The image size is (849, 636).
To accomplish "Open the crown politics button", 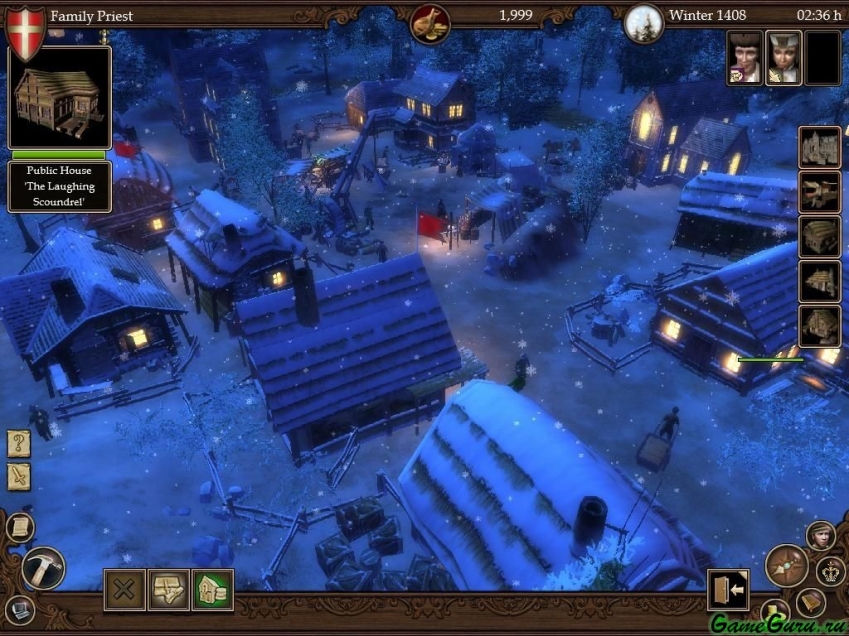I will click(831, 572).
